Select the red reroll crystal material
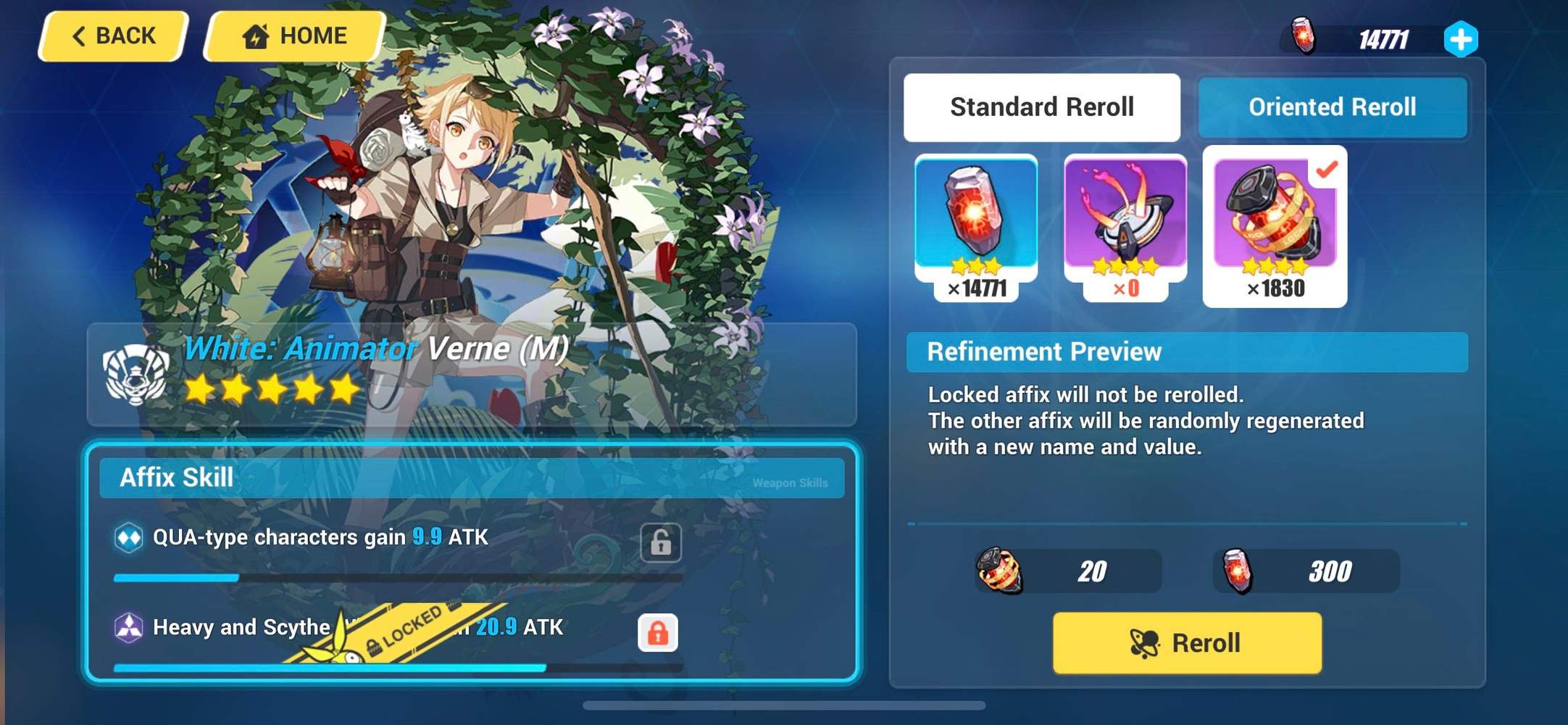This screenshot has height=725, width=1568. tap(975, 217)
